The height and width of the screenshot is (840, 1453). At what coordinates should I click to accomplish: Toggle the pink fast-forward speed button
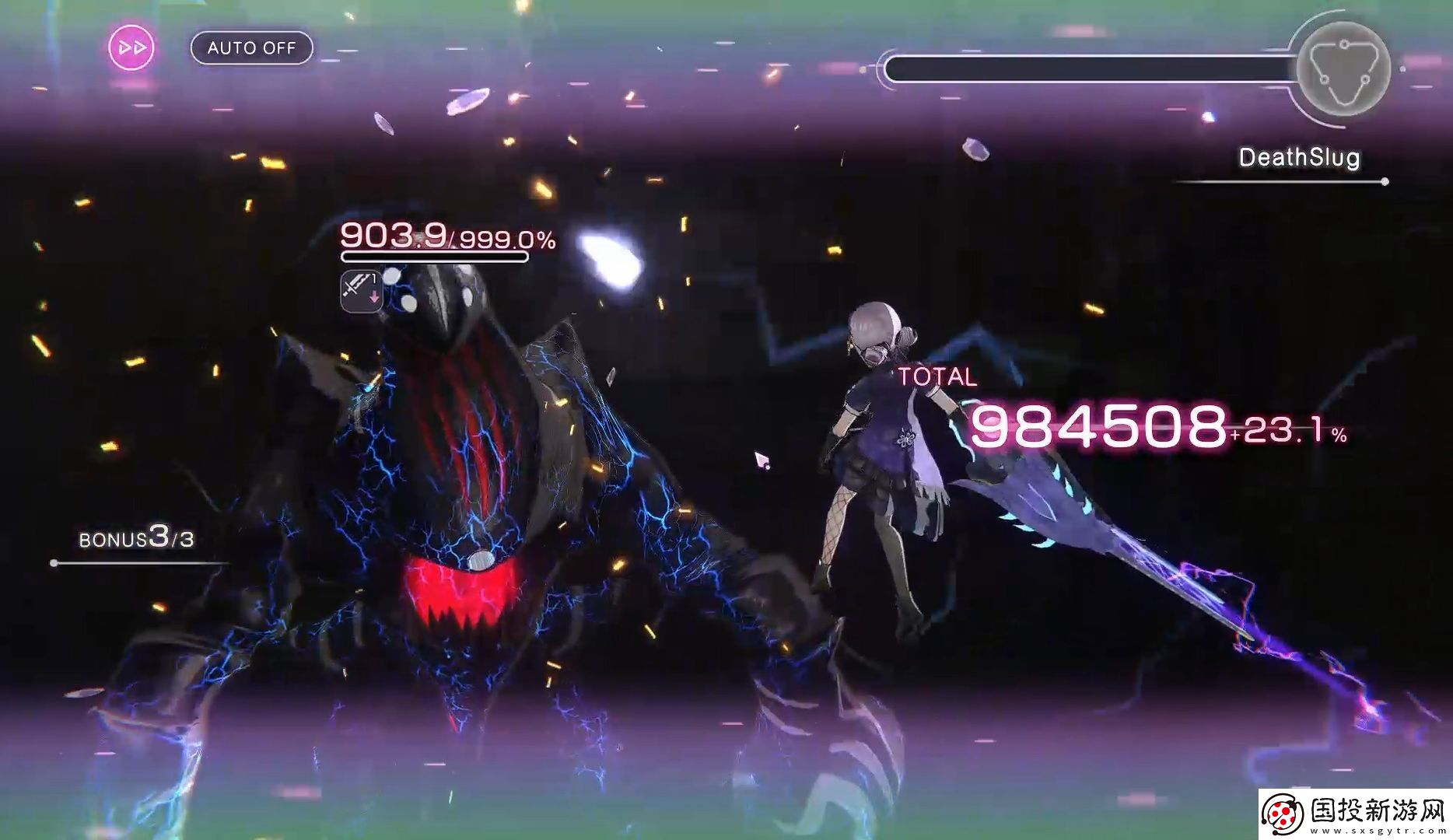(x=131, y=48)
